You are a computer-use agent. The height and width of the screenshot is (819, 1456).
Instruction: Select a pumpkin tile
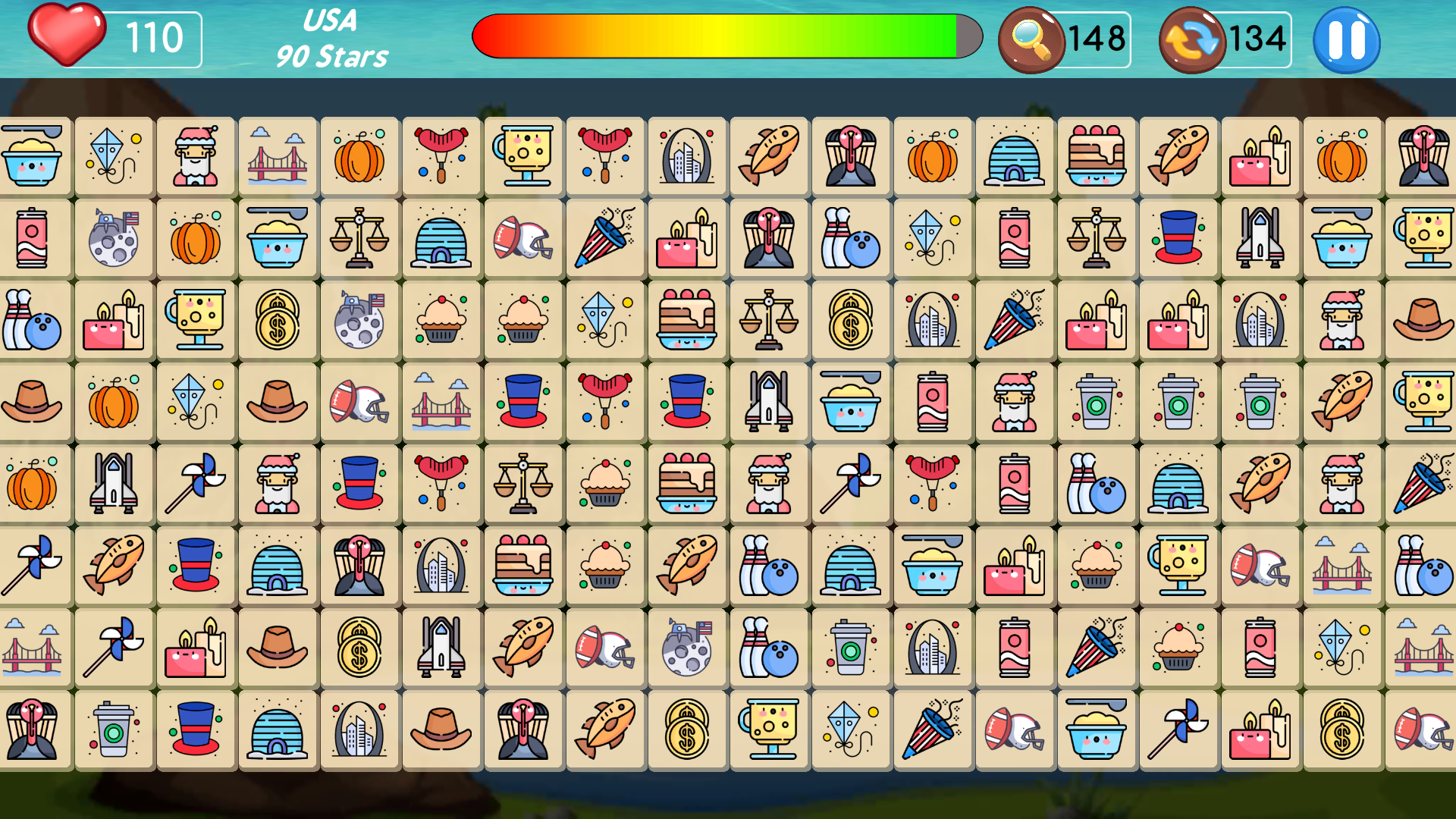tap(359, 156)
